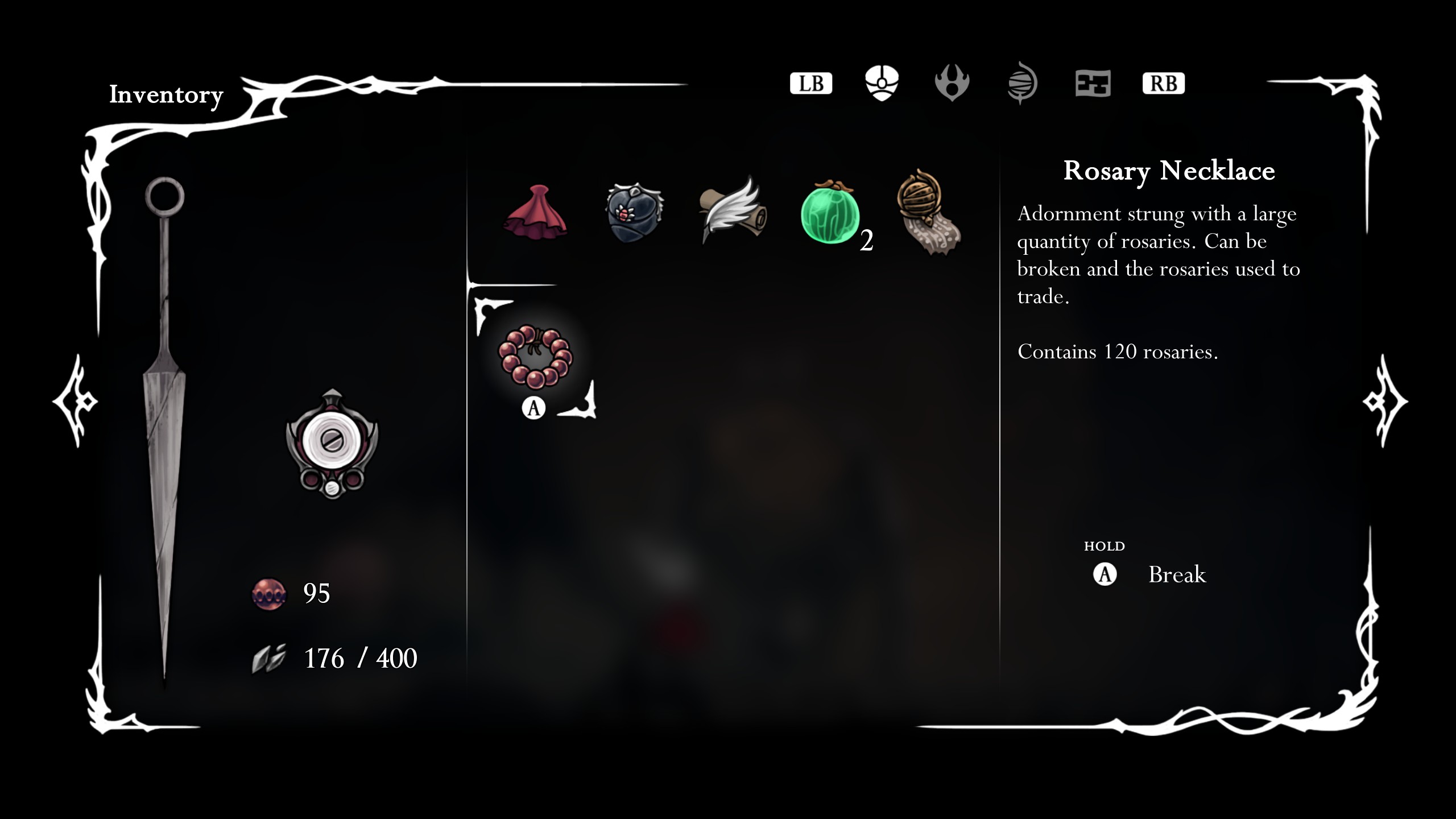Pick the green orb item
1456x819 pixels.
coord(829,214)
